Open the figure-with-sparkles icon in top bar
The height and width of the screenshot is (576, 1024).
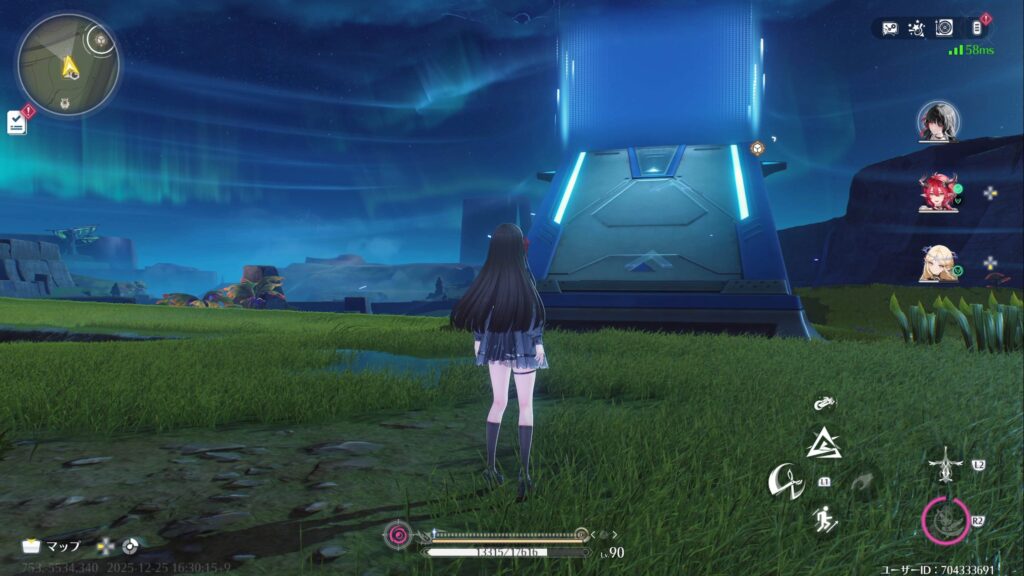pos(916,29)
